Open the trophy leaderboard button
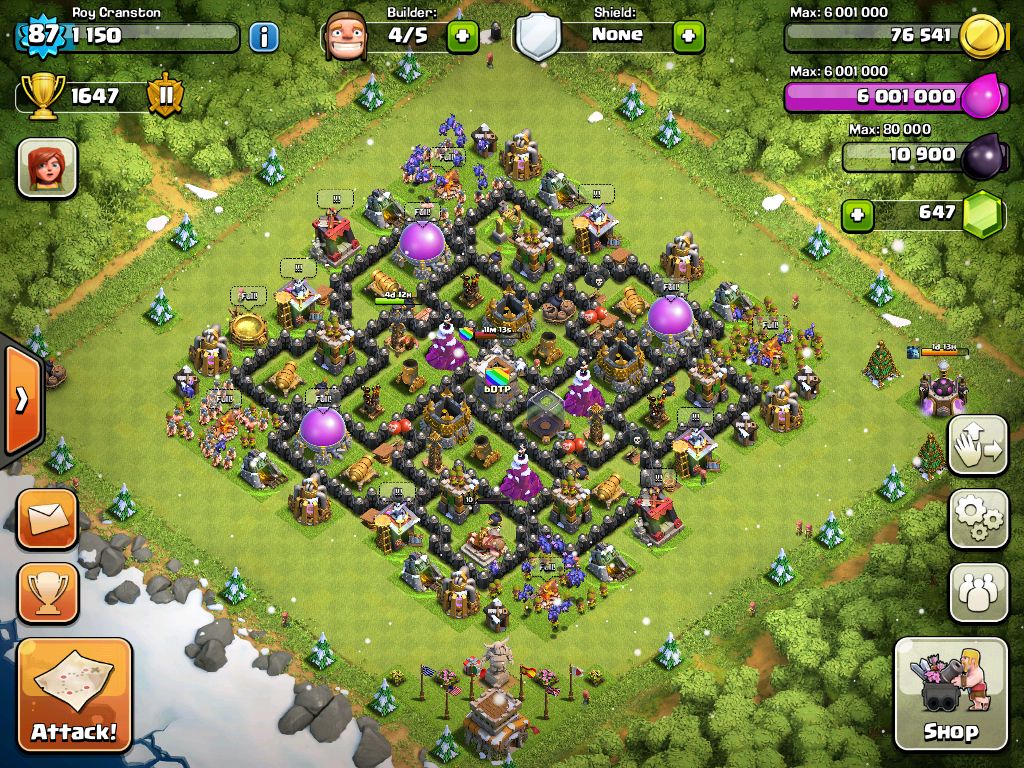Image resolution: width=1024 pixels, height=768 pixels. (x=46, y=592)
